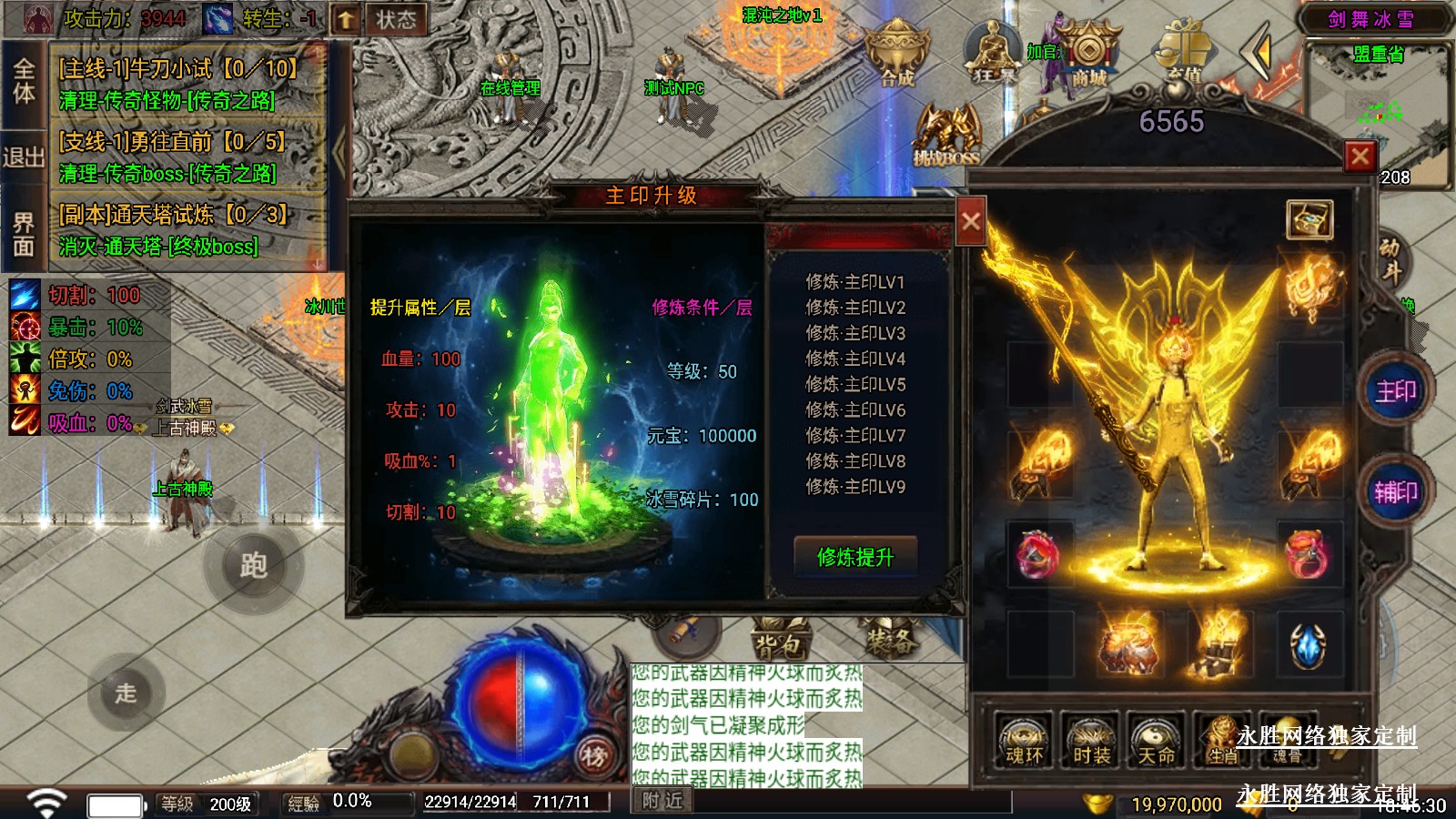This screenshot has width=1456, height=819.
Task: Open the 挑战BOSS icon
Action: pyautogui.click(x=946, y=136)
